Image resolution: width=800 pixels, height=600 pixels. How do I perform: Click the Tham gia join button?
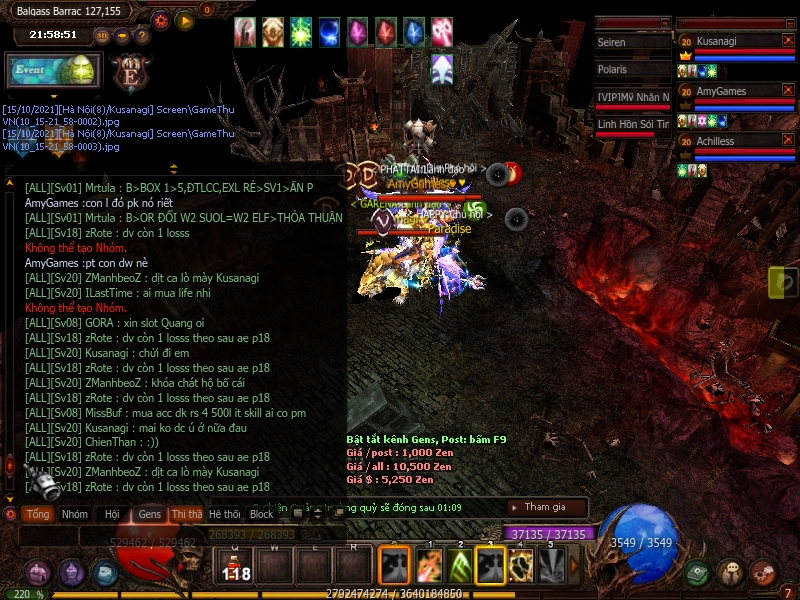point(545,507)
